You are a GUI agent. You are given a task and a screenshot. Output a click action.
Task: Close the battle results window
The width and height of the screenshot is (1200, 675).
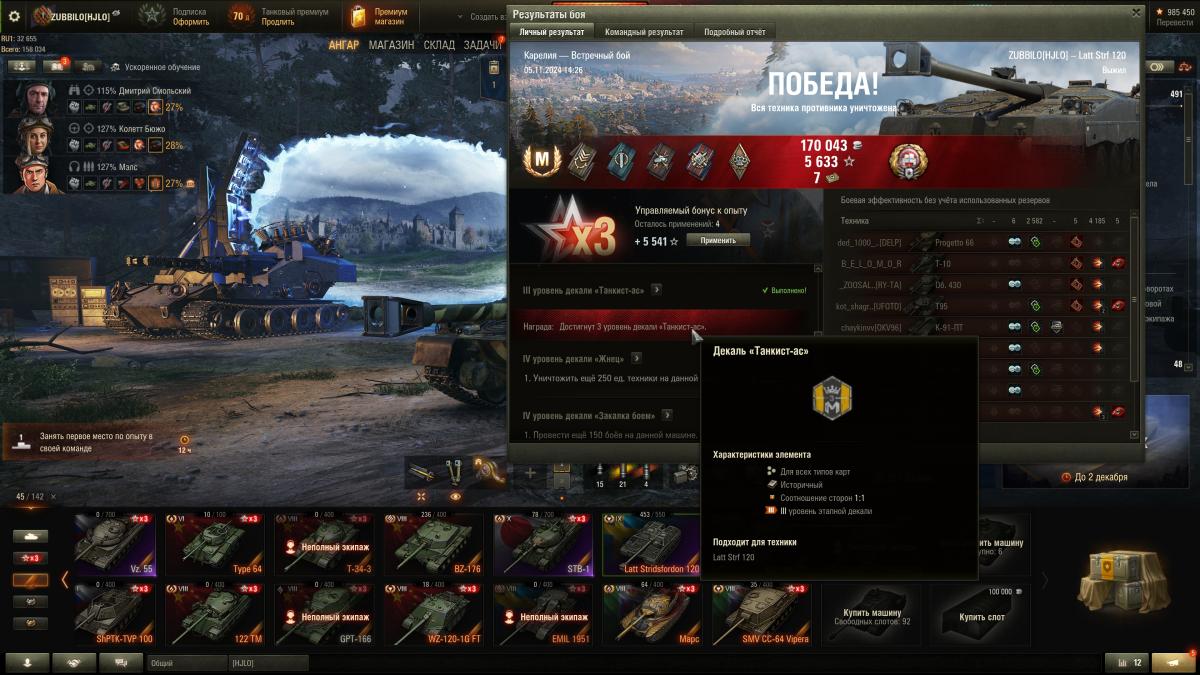tap(1135, 12)
